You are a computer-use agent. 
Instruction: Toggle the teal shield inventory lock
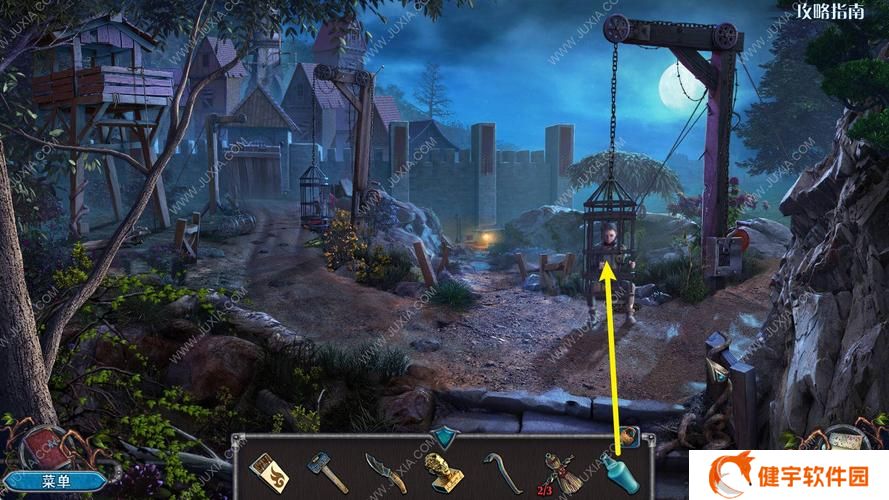pos(442,435)
